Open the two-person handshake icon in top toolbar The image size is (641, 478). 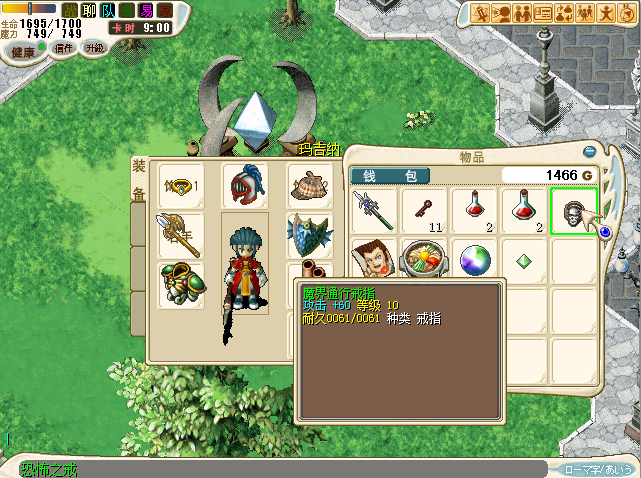(x=523, y=13)
